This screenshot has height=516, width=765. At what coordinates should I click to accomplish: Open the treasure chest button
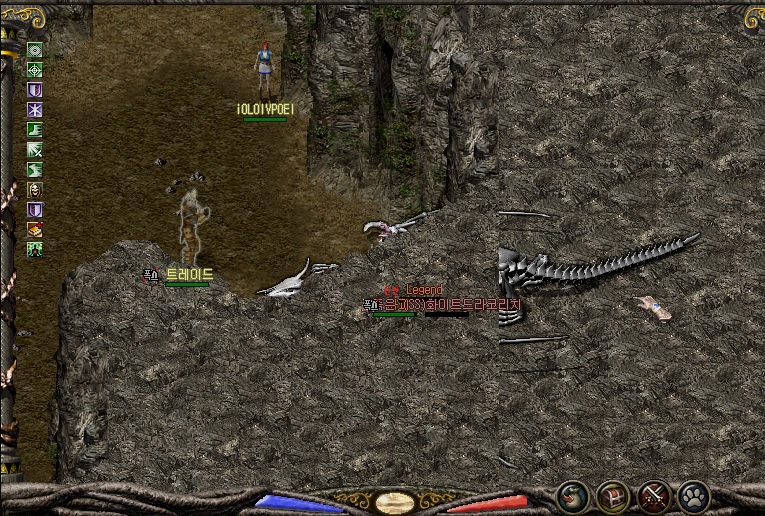(613, 495)
